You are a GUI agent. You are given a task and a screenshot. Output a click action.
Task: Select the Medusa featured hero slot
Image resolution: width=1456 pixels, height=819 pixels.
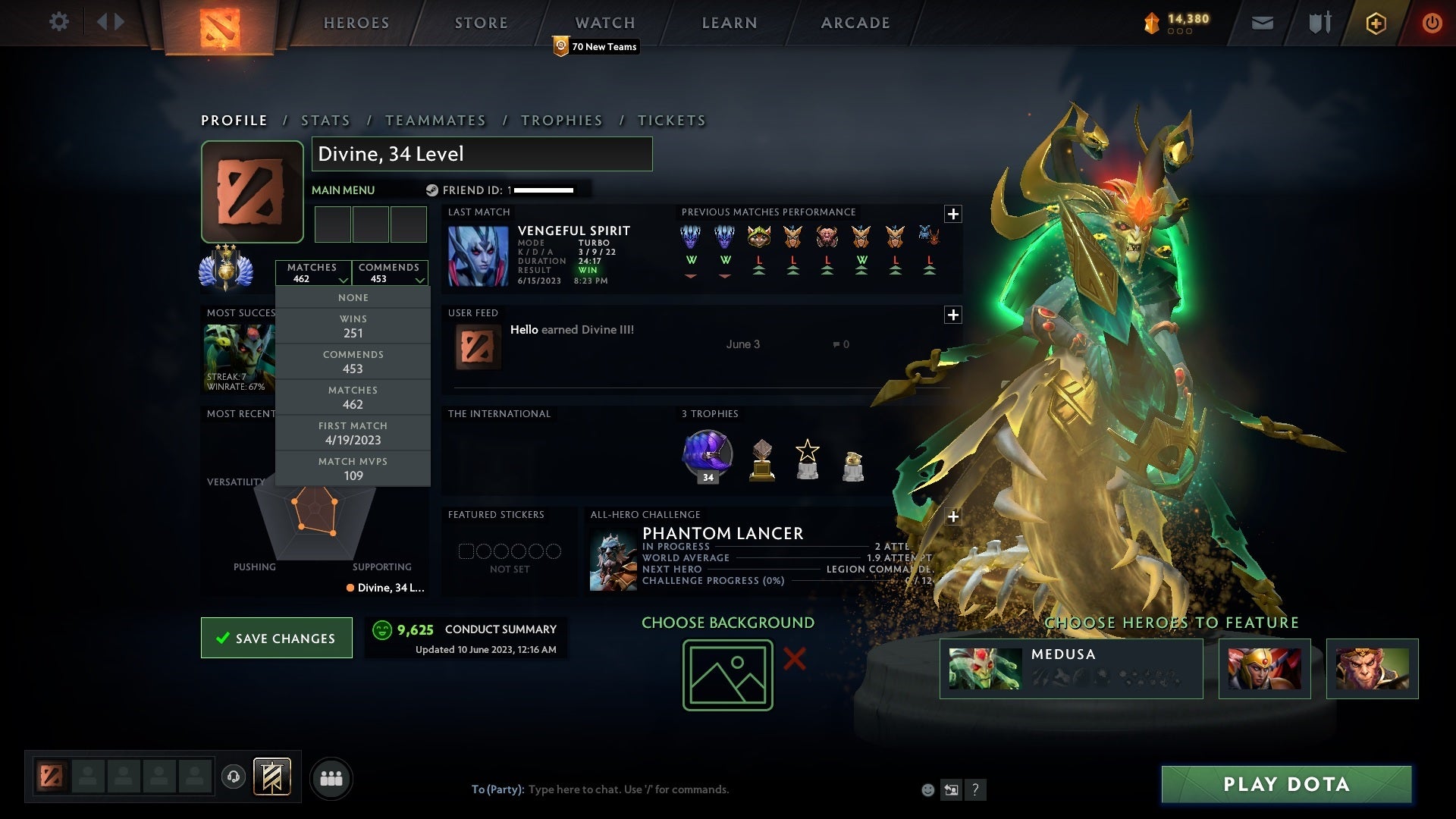pyautogui.click(x=1071, y=668)
